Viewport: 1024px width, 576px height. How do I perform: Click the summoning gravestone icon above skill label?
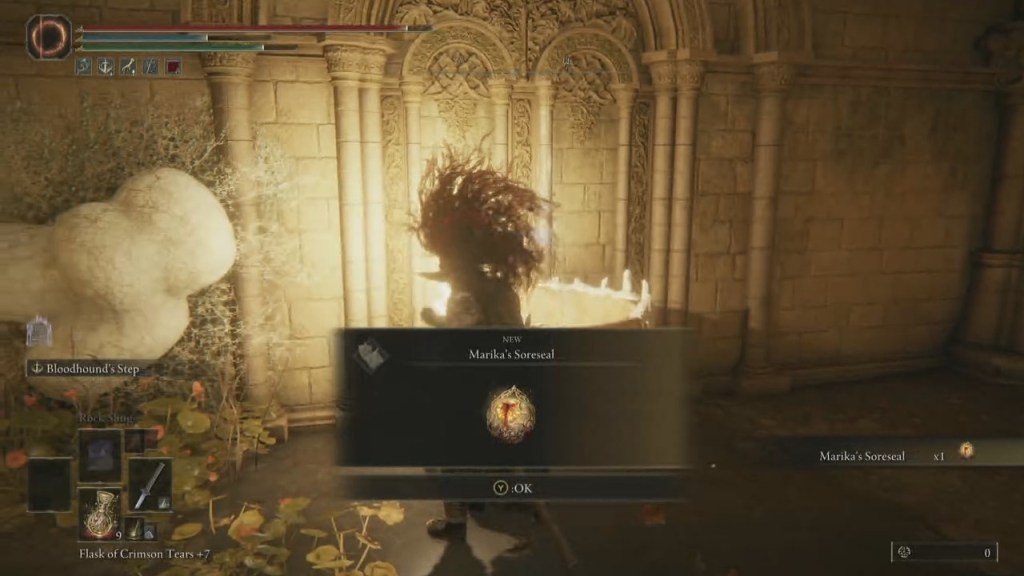click(40, 333)
